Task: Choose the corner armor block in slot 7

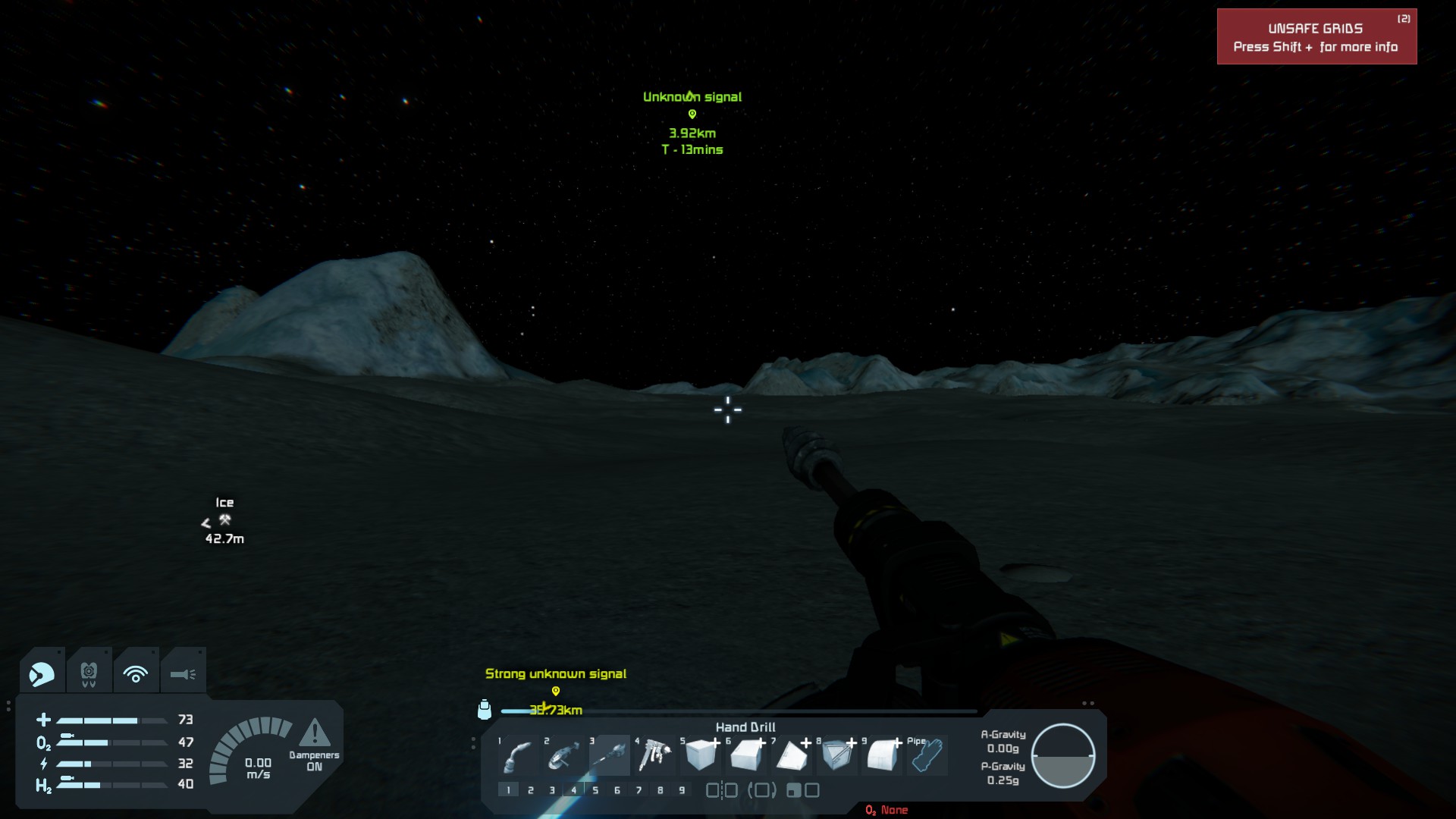Action: click(x=791, y=756)
